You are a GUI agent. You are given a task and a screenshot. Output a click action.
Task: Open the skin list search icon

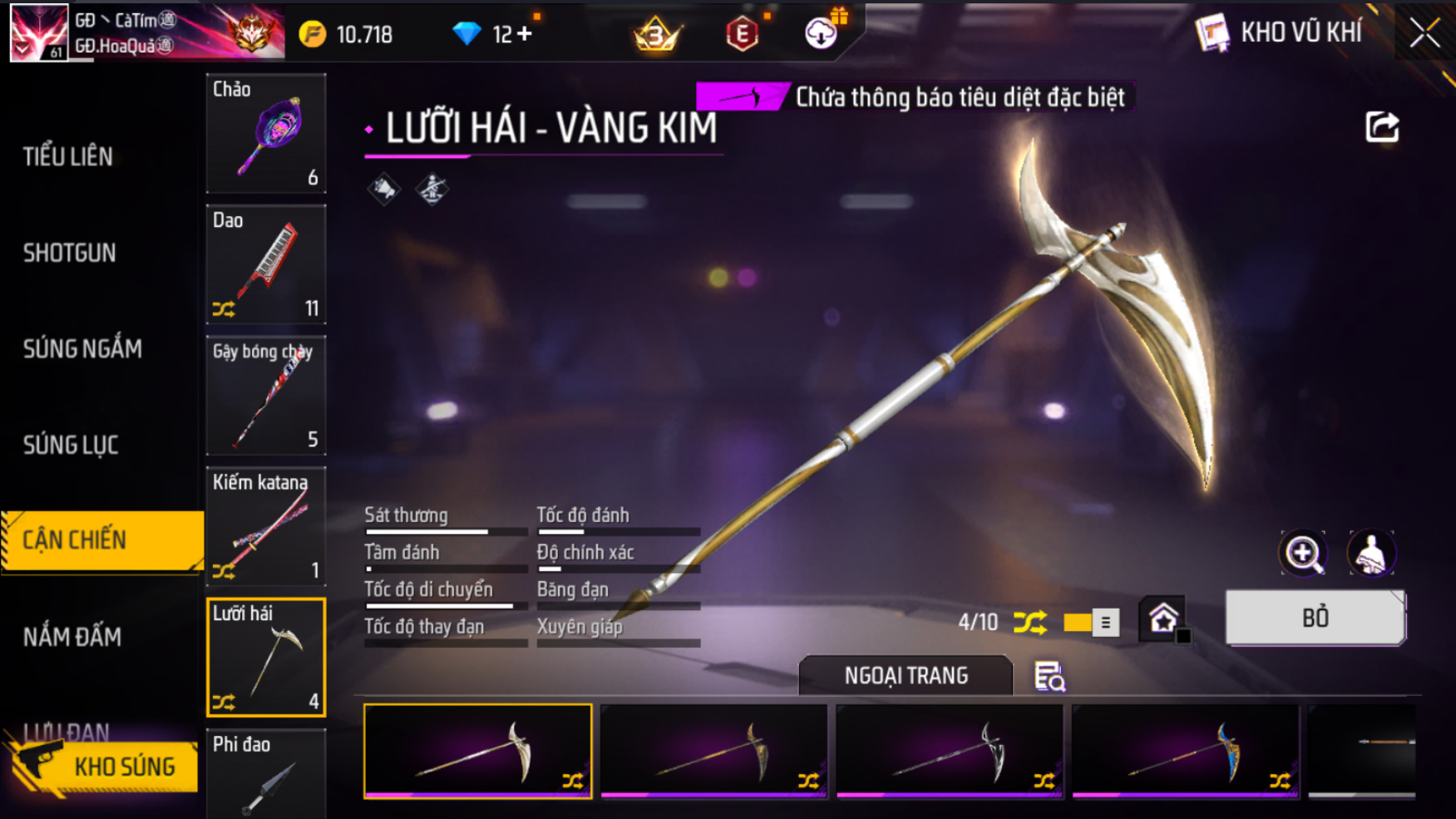point(1049,677)
